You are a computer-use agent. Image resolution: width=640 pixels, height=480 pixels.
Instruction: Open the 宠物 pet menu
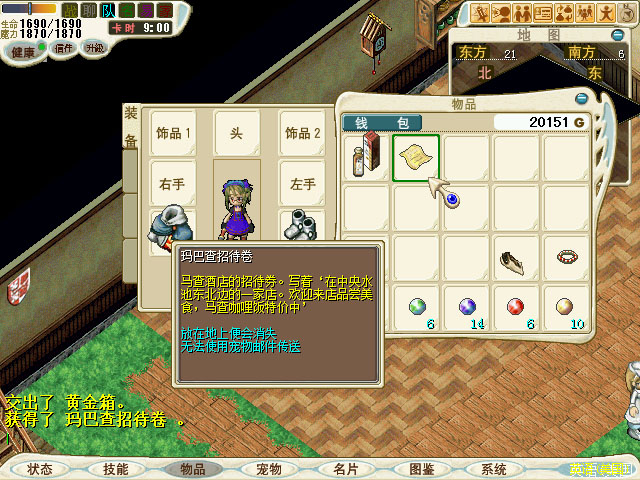pos(268,468)
